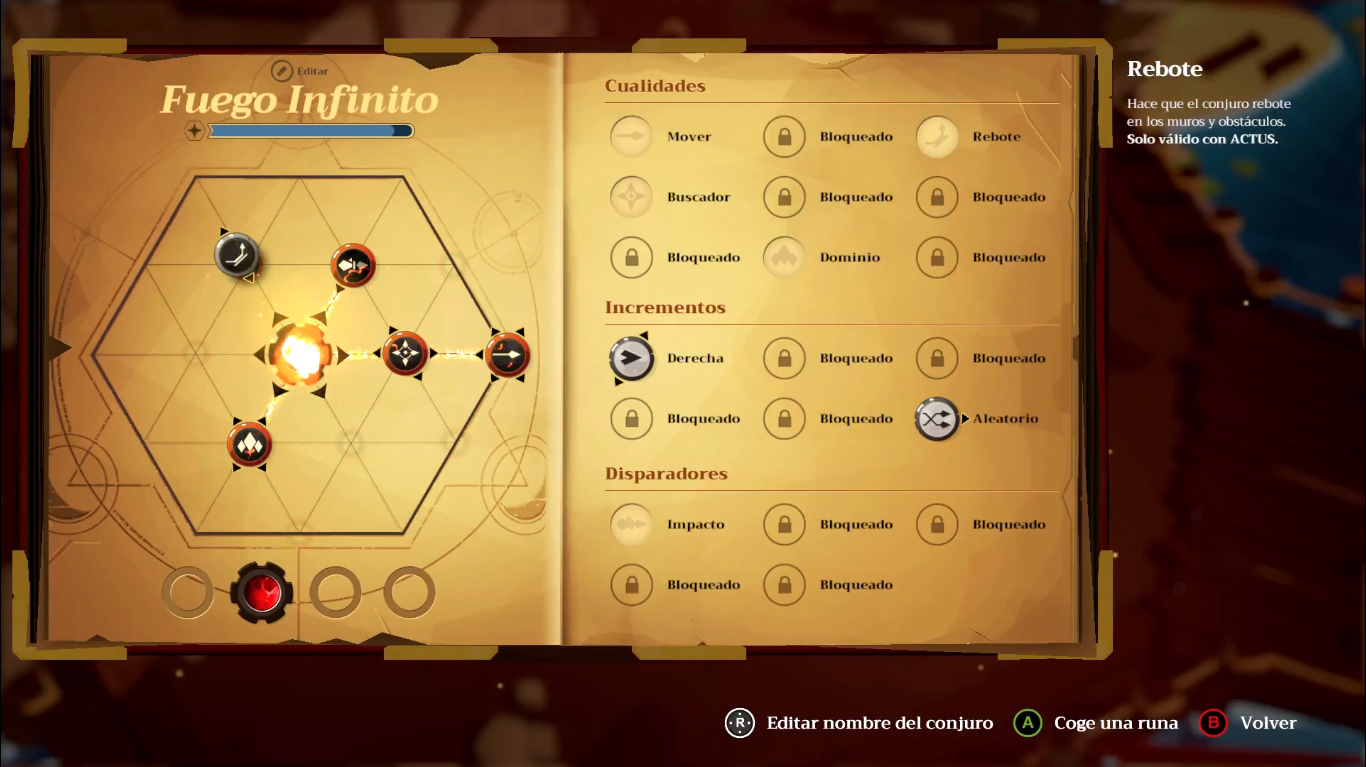Select the red gear spell slot

pyautogui.click(x=262, y=592)
